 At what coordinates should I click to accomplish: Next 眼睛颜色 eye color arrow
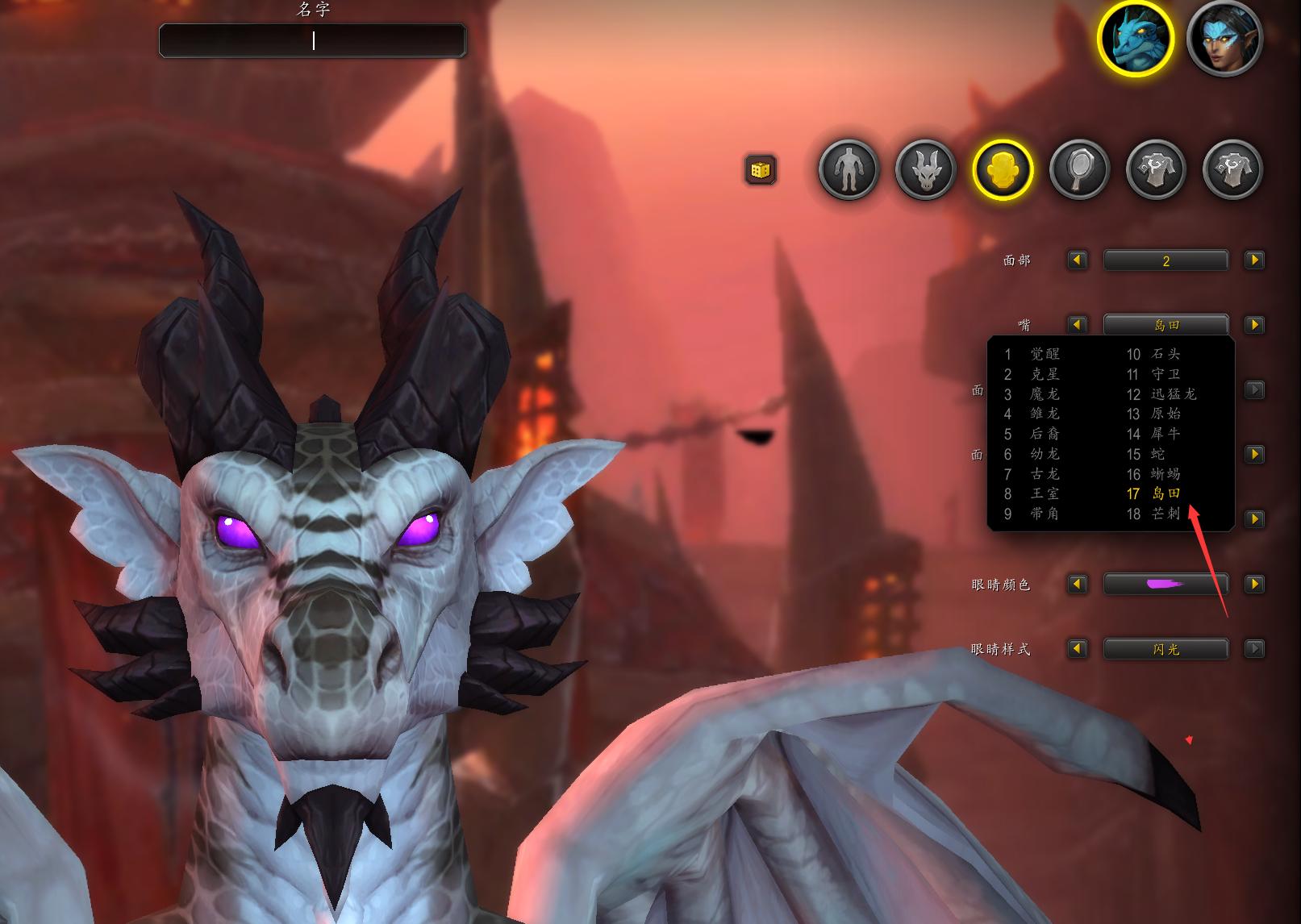click(x=1254, y=584)
